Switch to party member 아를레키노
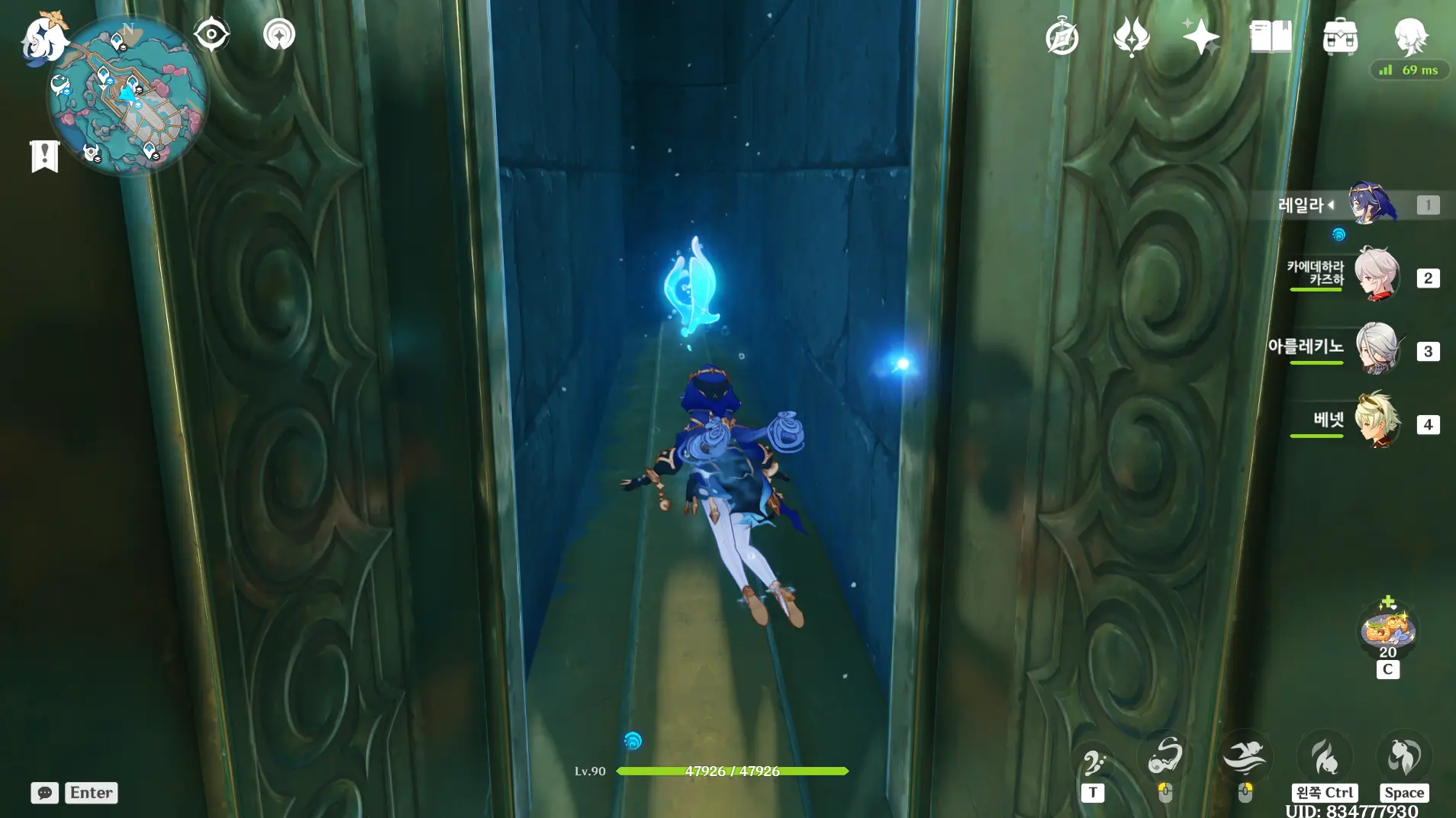The width and height of the screenshot is (1456, 818). tap(1376, 349)
